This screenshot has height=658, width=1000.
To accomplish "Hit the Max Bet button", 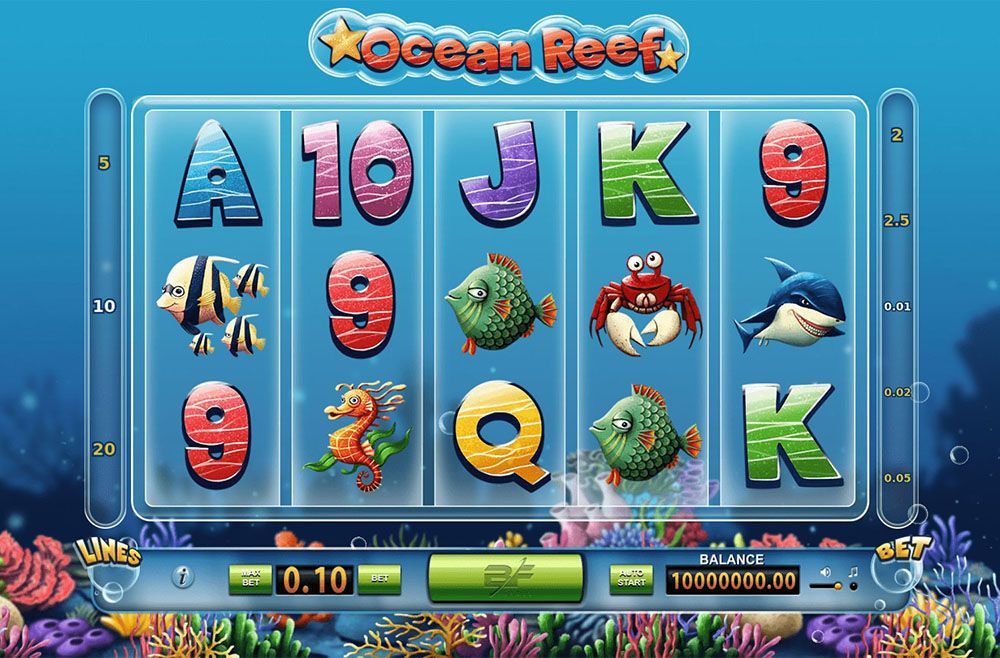I will (x=249, y=578).
